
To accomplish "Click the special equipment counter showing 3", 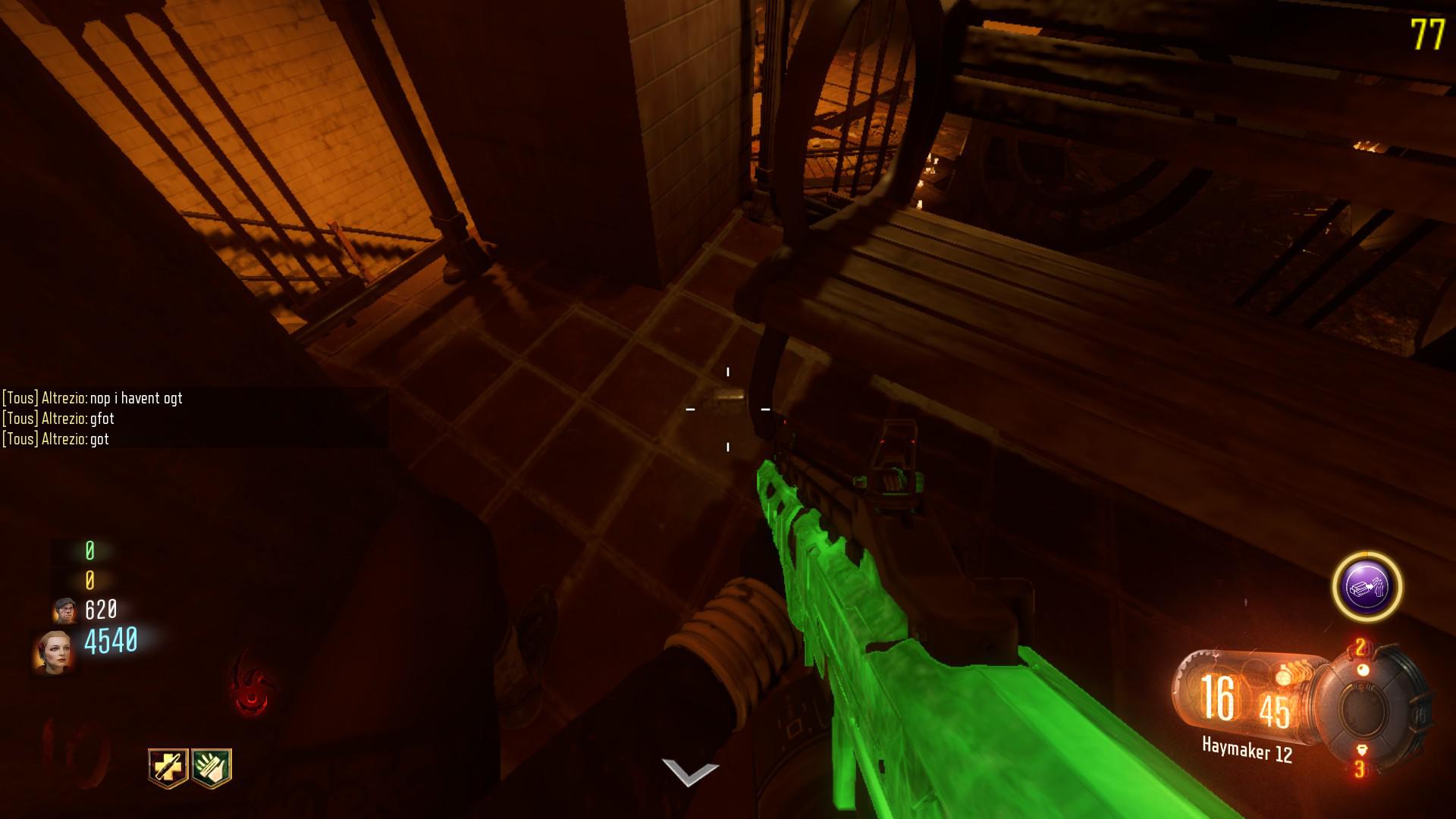I will [1360, 769].
